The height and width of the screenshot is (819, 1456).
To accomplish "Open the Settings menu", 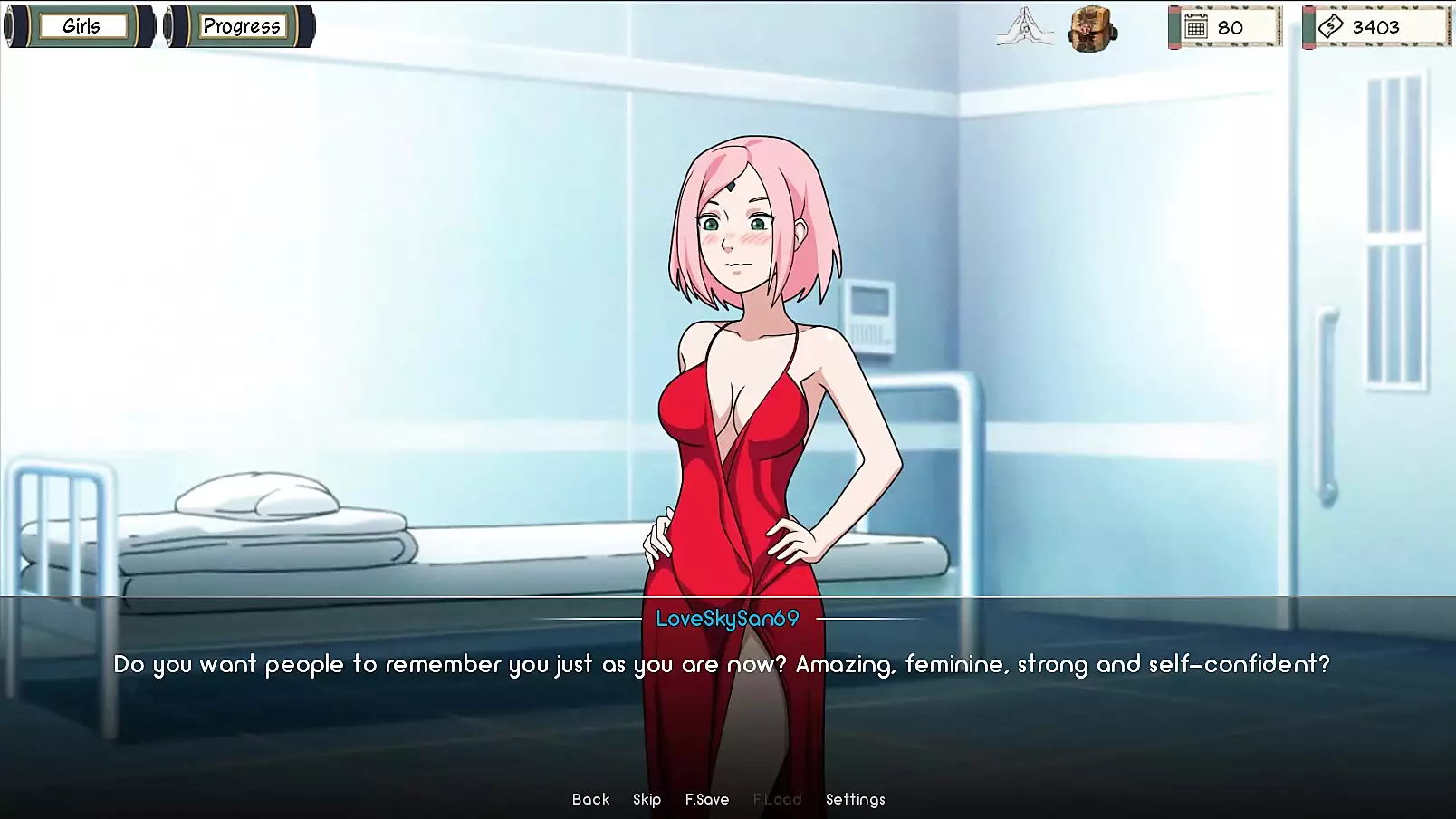I will click(x=855, y=799).
